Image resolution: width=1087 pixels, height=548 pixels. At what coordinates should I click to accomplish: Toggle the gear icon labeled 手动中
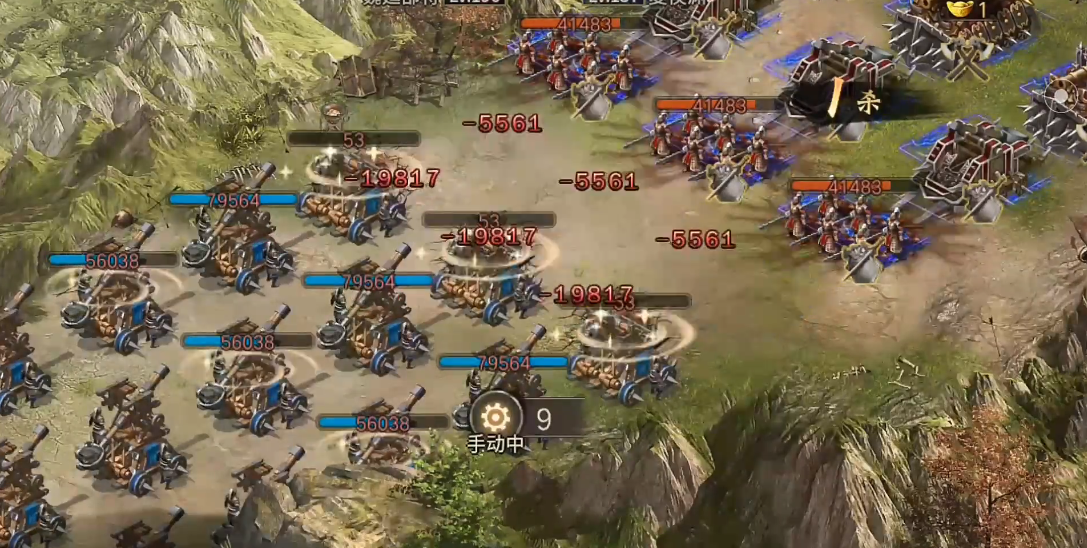(495, 416)
